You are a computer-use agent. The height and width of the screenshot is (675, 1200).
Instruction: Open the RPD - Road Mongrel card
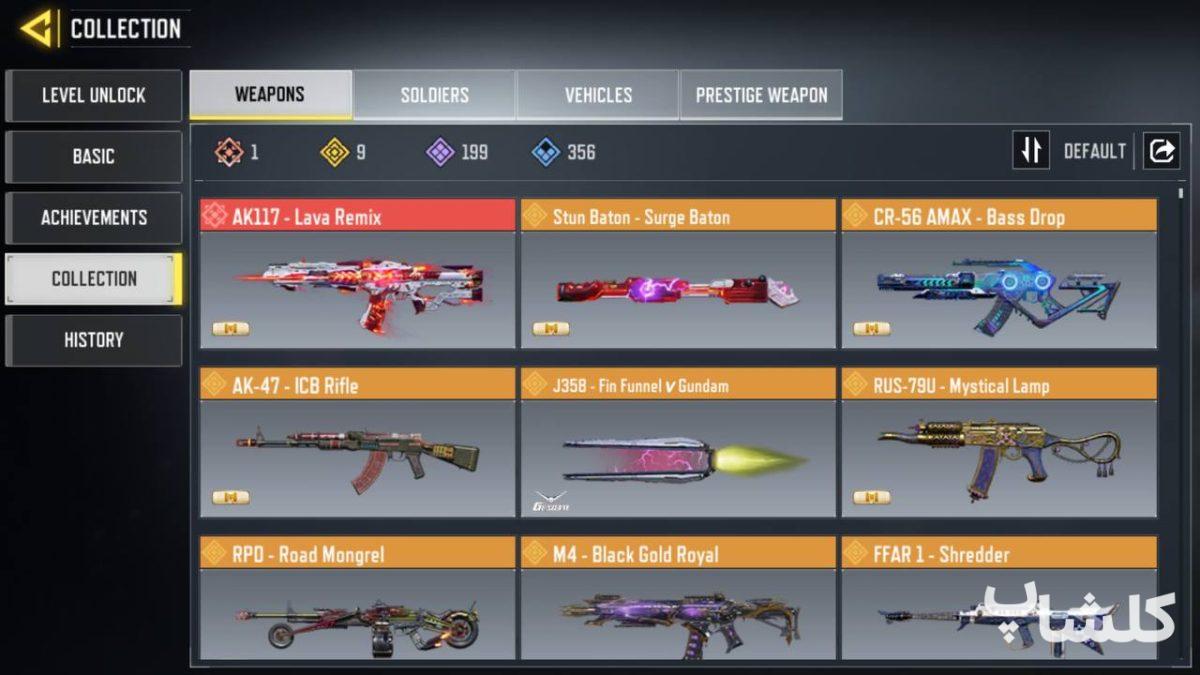pyautogui.click(x=357, y=600)
